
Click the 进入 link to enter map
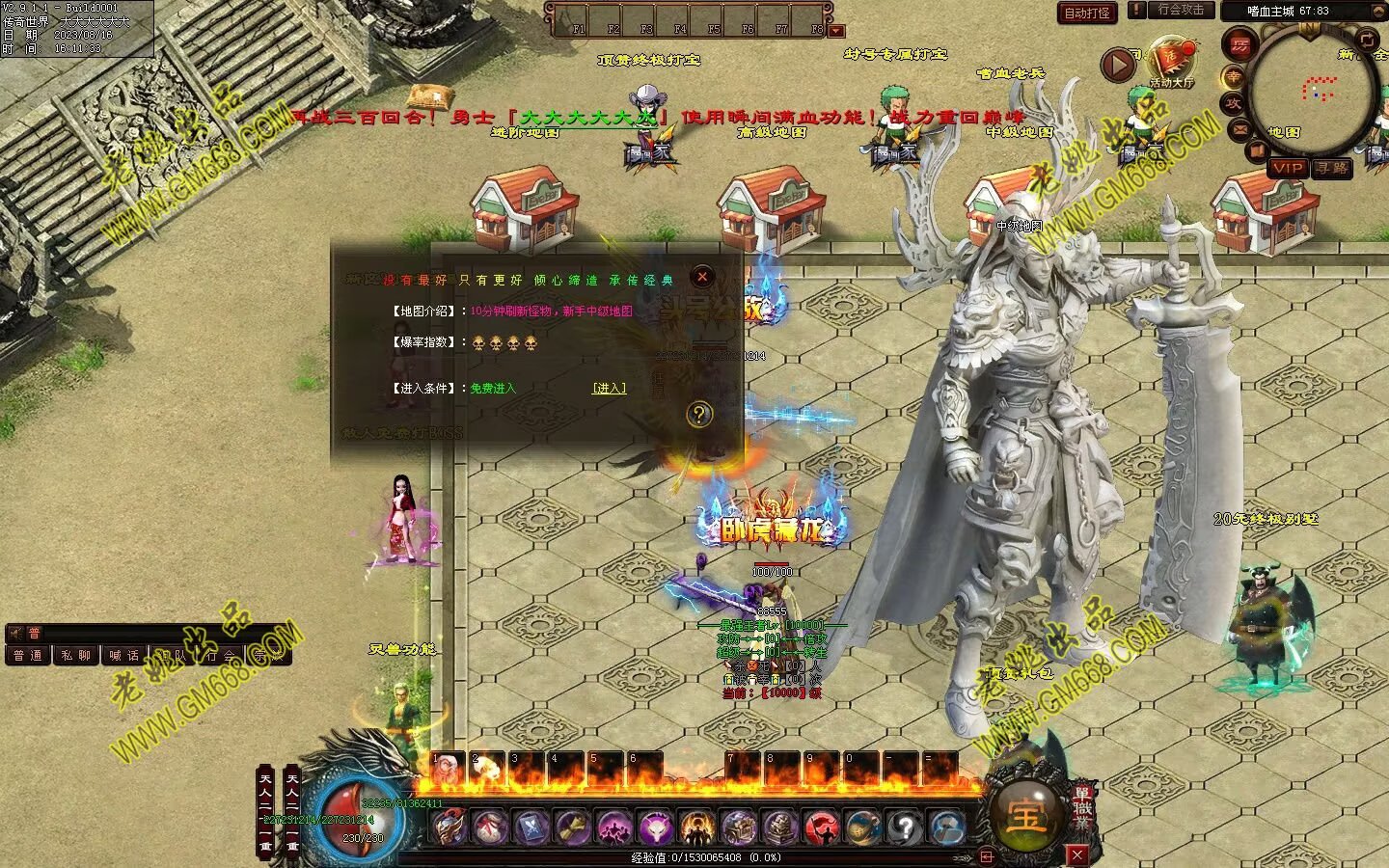609,388
